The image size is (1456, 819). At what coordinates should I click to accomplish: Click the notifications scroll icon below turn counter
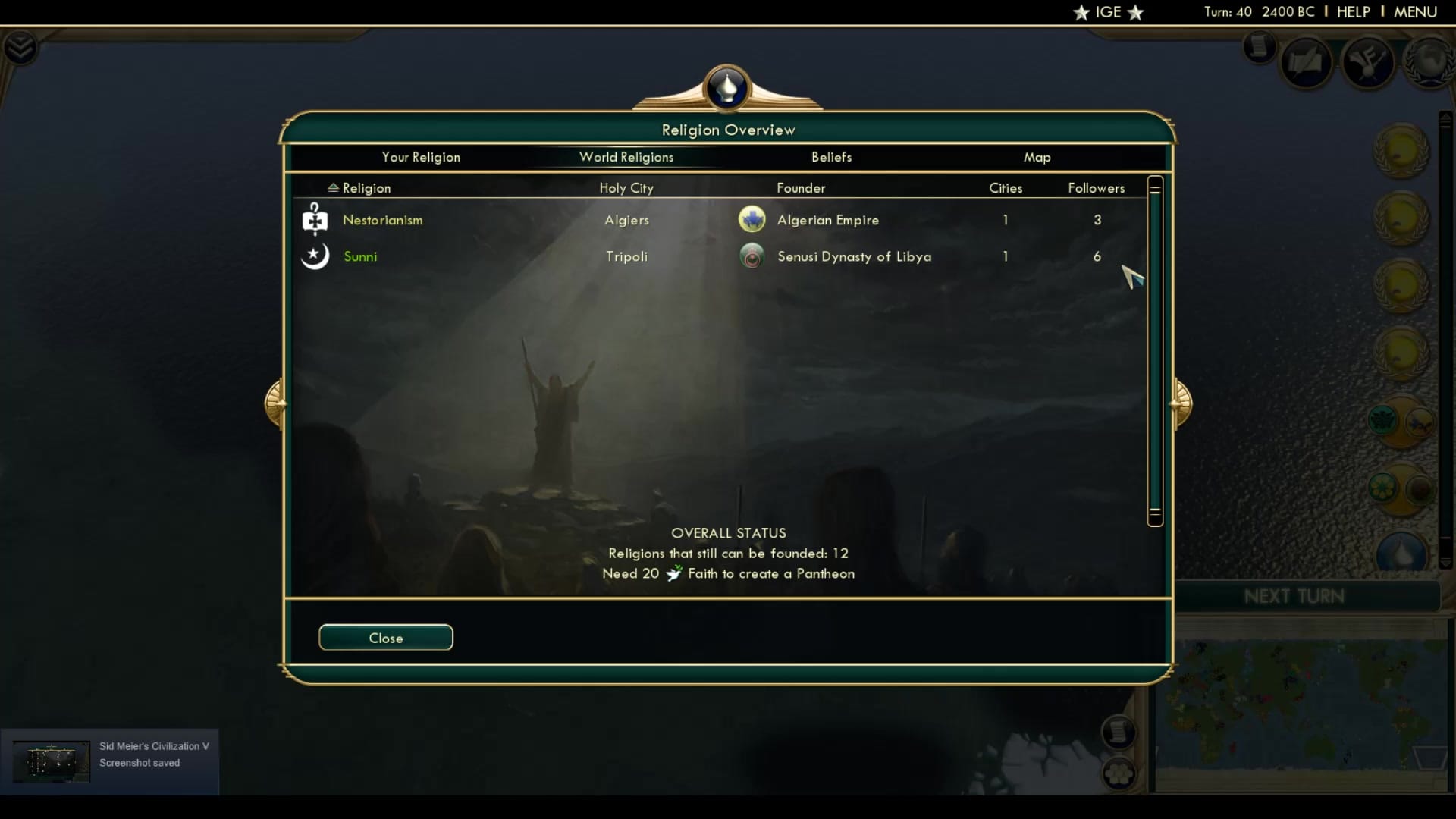point(1259,49)
